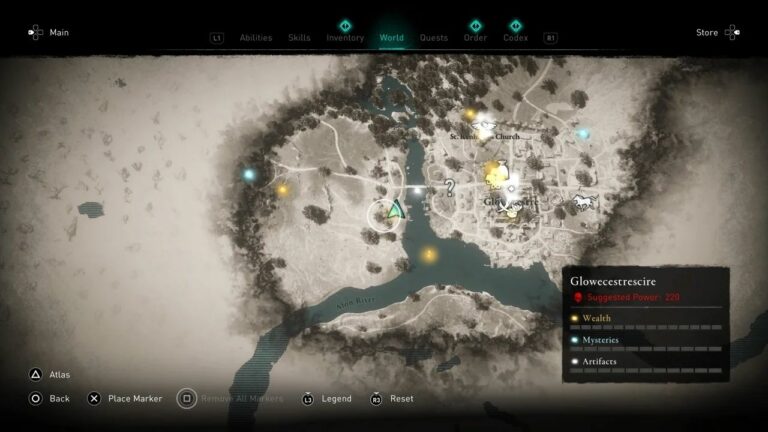
Task: Show the Codex tab
Action: [515, 38]
